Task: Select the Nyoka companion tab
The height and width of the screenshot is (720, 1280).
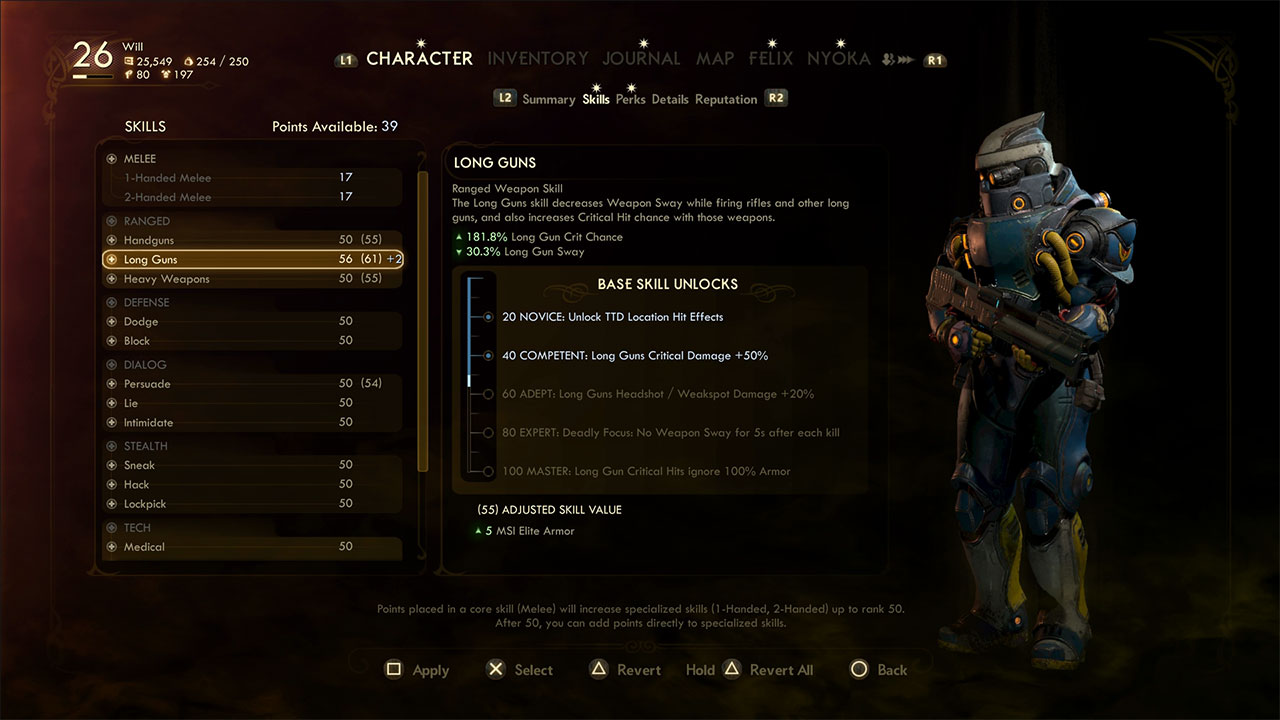Action: tap(838, 59)
